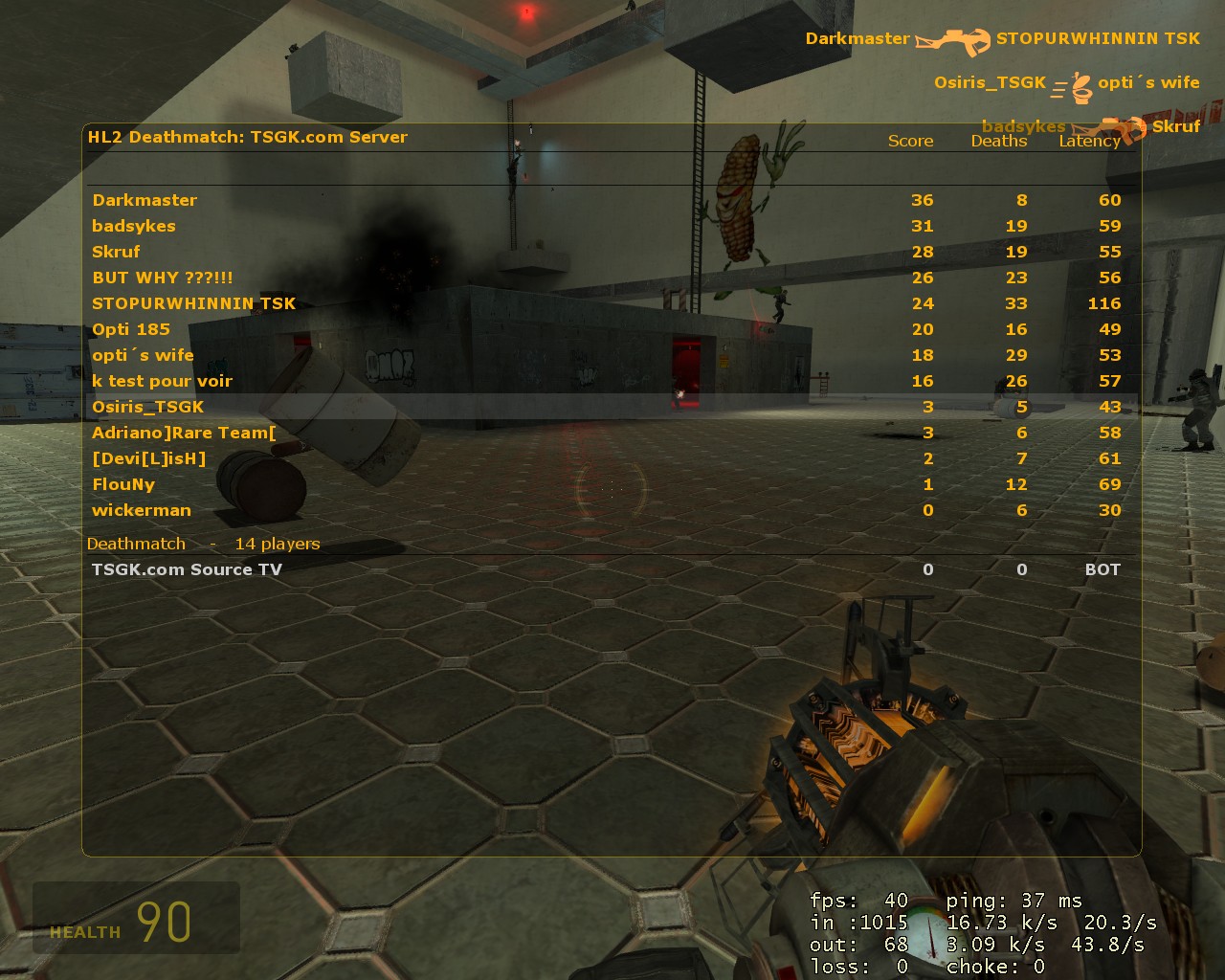Click the HL2 Deathmatch: TSGK.com Server title
This screenshot has width=1225, height=980.
click(x=247, y=137)
